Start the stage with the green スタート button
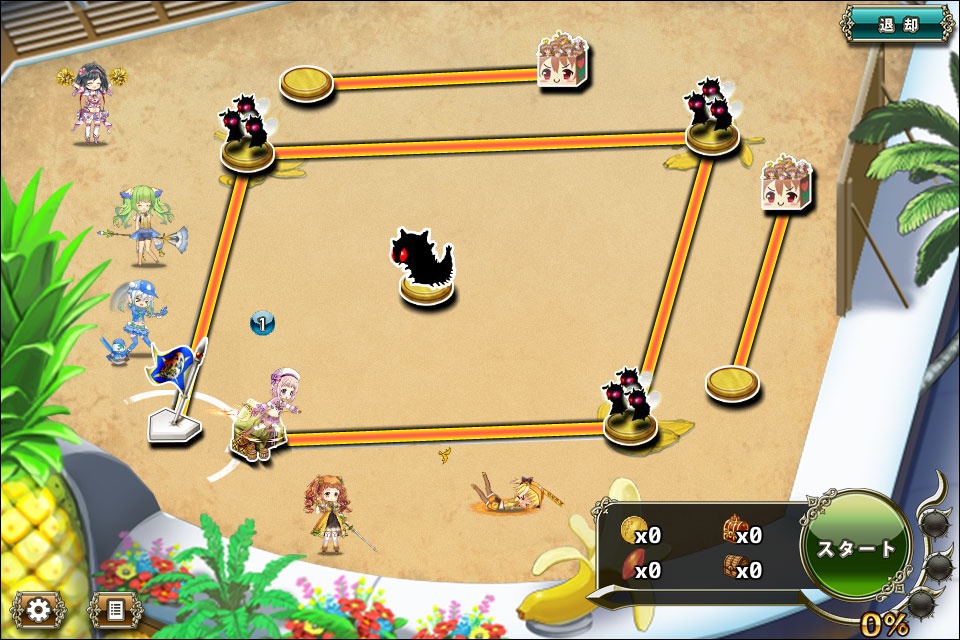 [x=855, y=548]
